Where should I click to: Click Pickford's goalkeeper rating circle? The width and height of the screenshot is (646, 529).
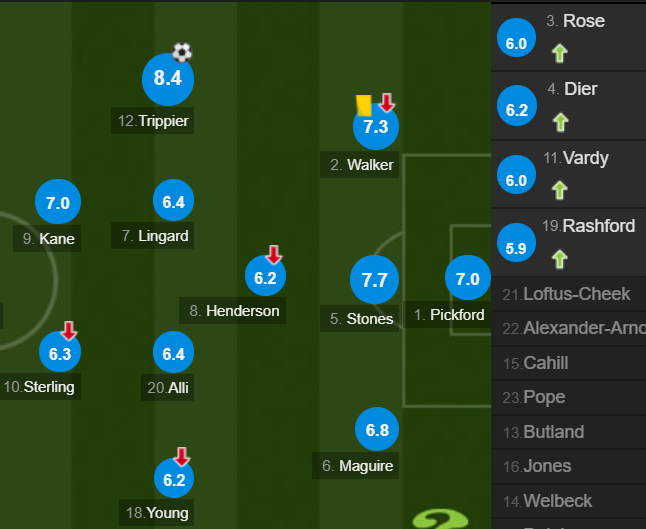click(x=468, y=280)
